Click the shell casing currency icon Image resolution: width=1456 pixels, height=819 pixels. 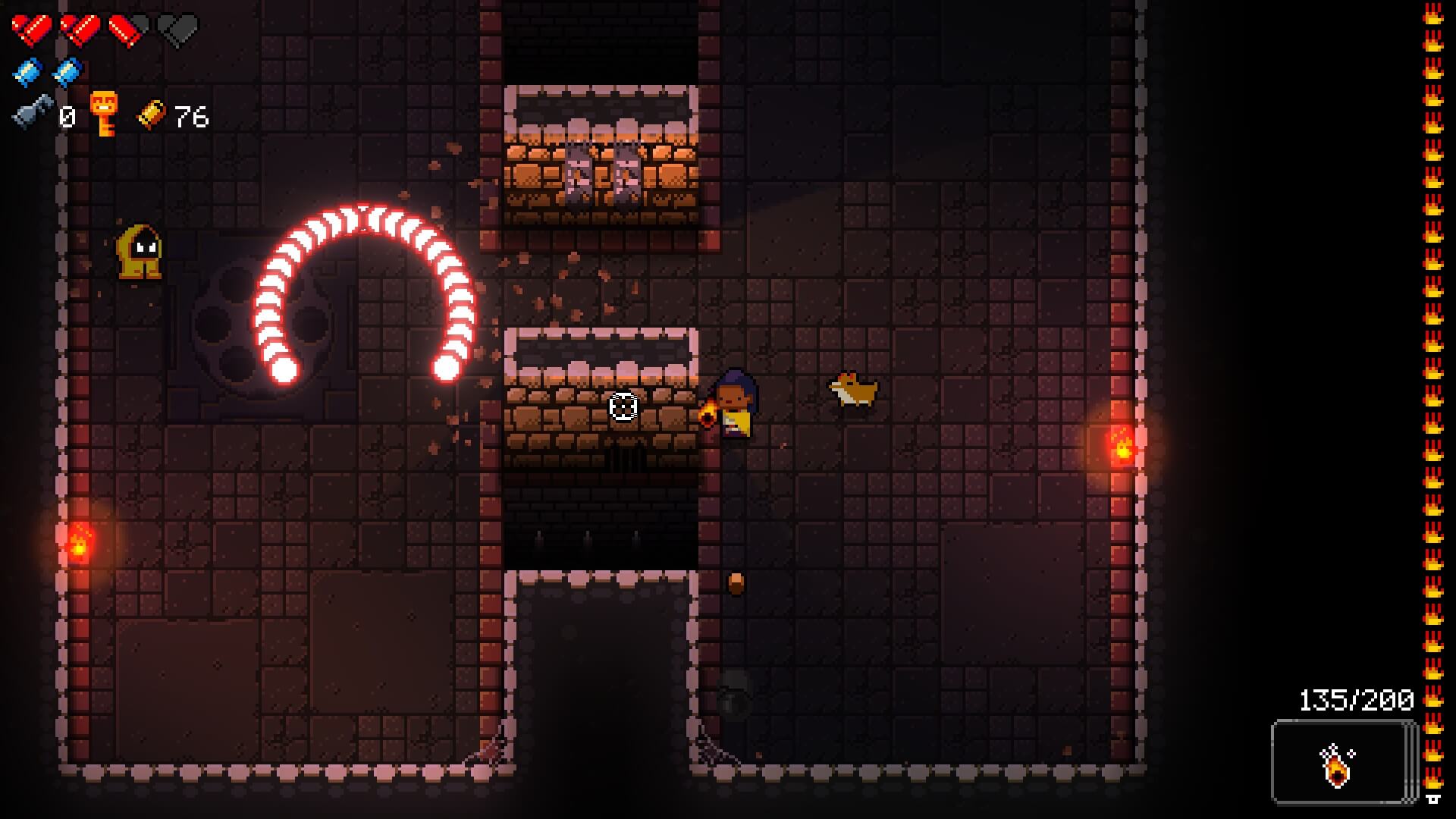[150, 115]
